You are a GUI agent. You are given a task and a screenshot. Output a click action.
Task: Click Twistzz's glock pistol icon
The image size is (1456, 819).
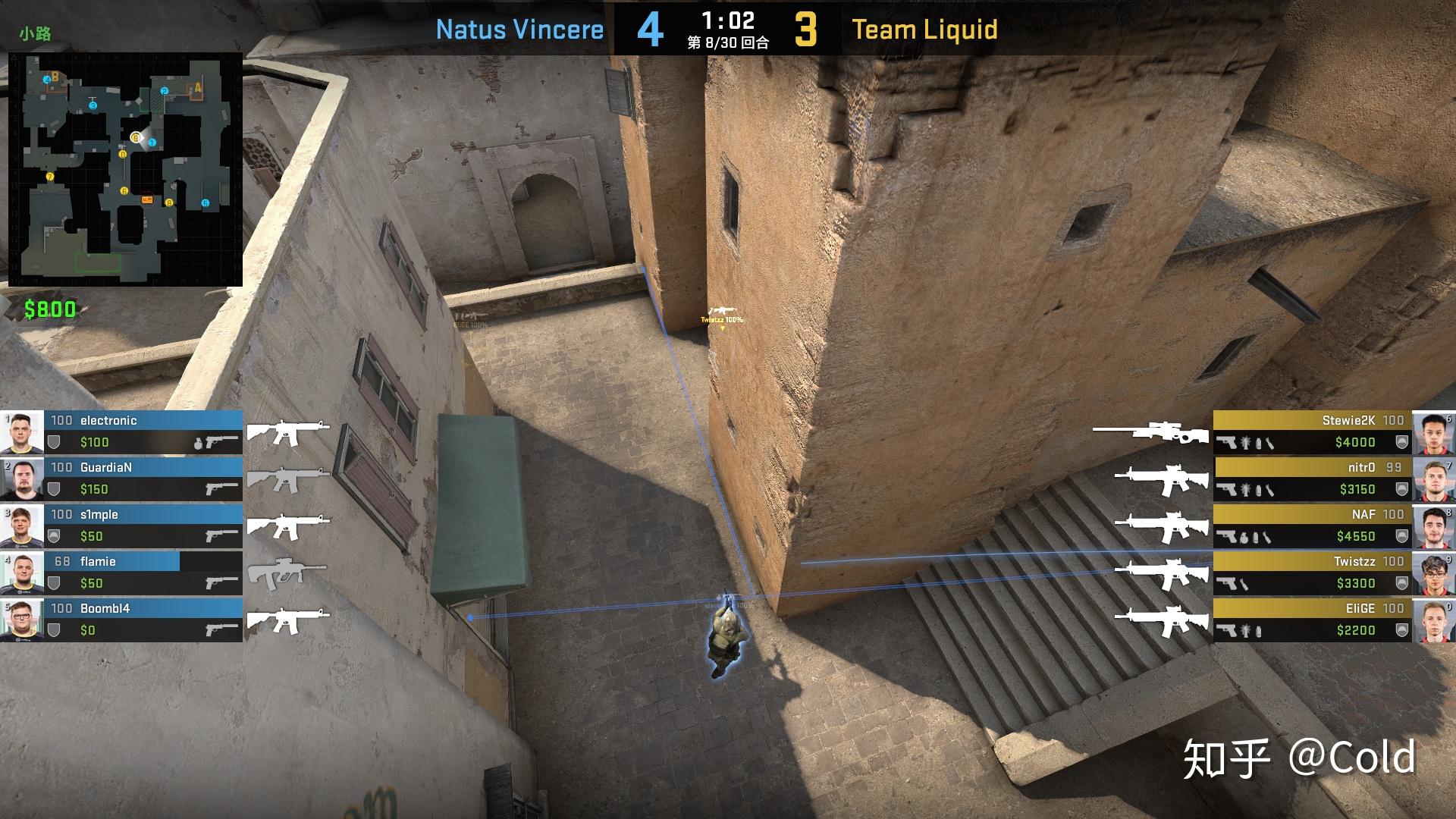click(x=1225, y=582)
